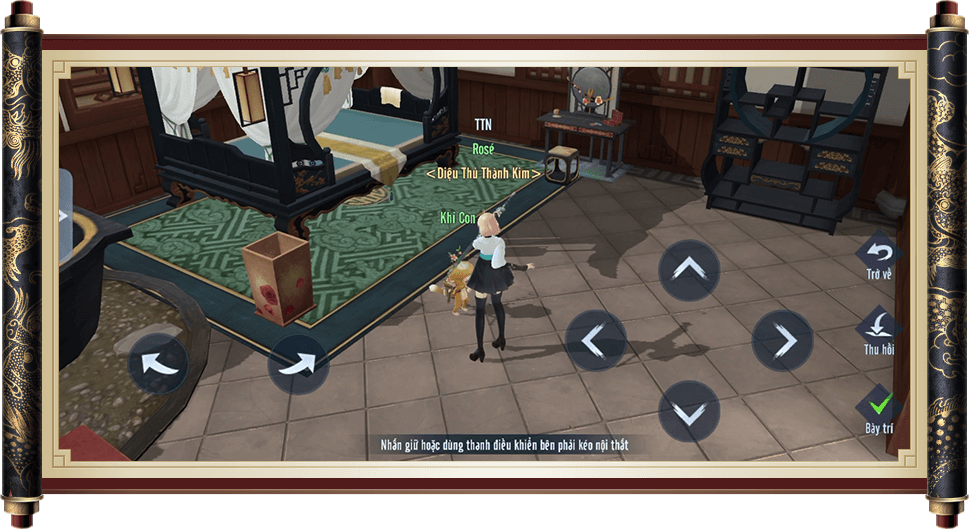Screen dimensions: 969x529
Task: Move furniture with the up arrow
Action: pos(689,270)
